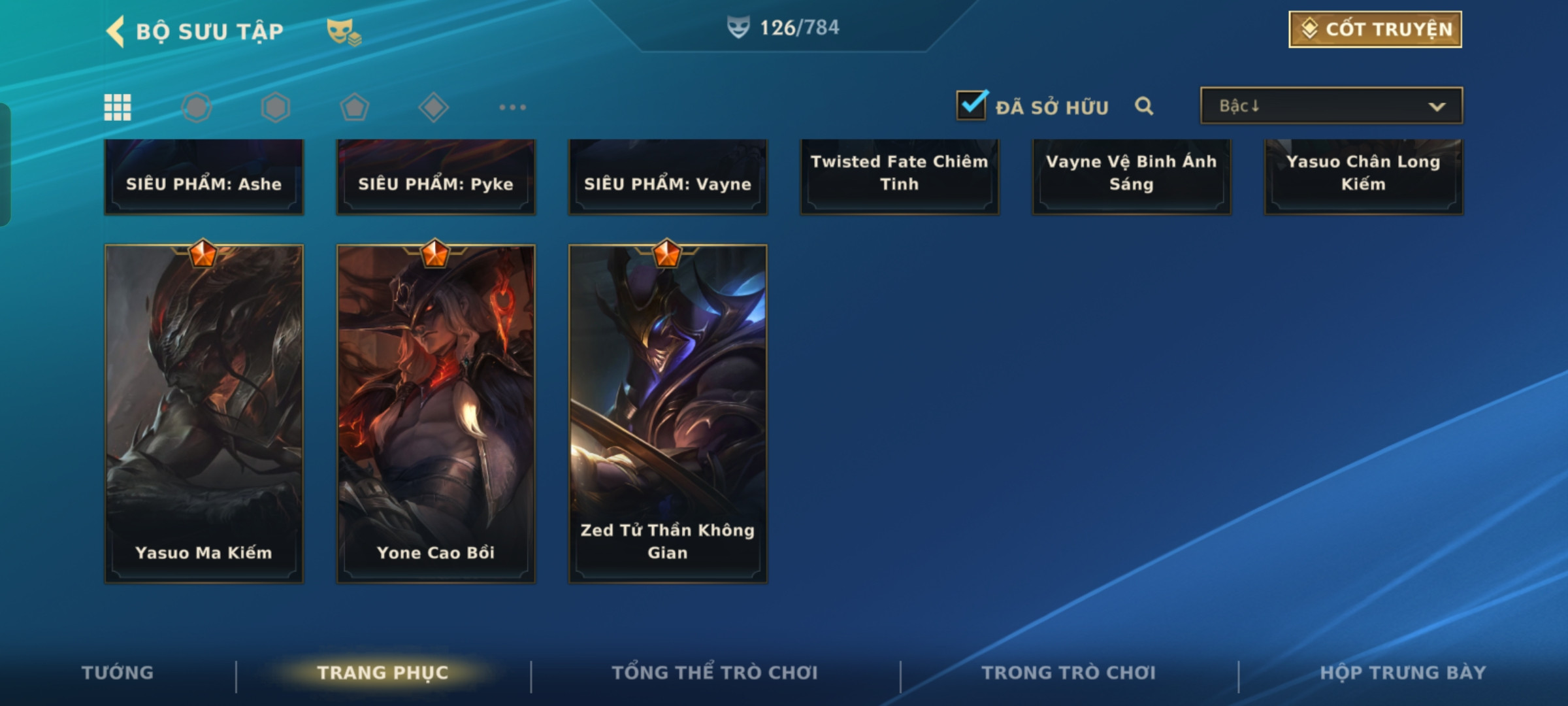
Task: Open Zed Tử Thần Không Gian skin
Action: tap(668, 413)
